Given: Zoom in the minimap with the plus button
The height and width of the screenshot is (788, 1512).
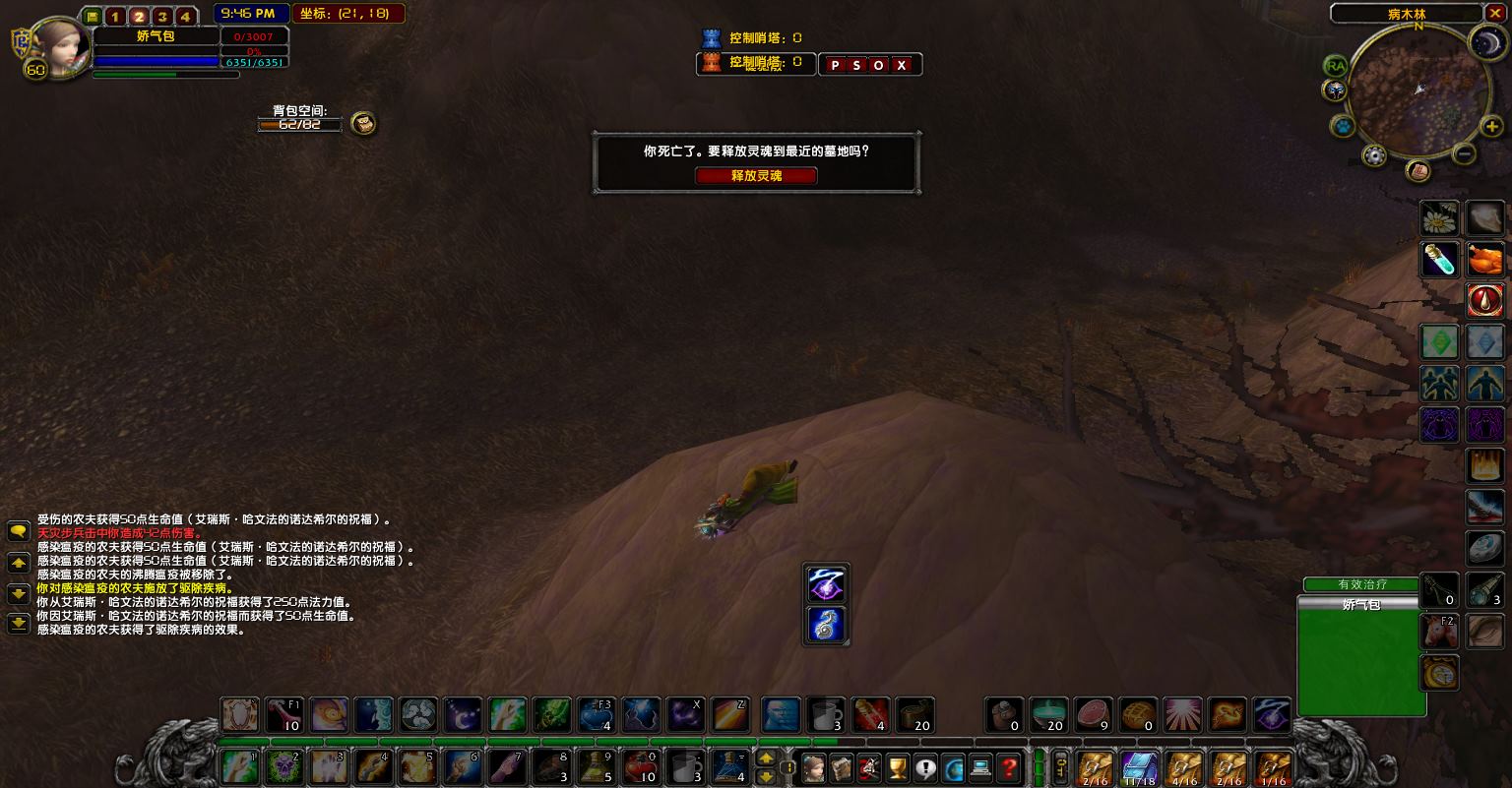Looking at the screenshot, I should tap(1491, 127).
